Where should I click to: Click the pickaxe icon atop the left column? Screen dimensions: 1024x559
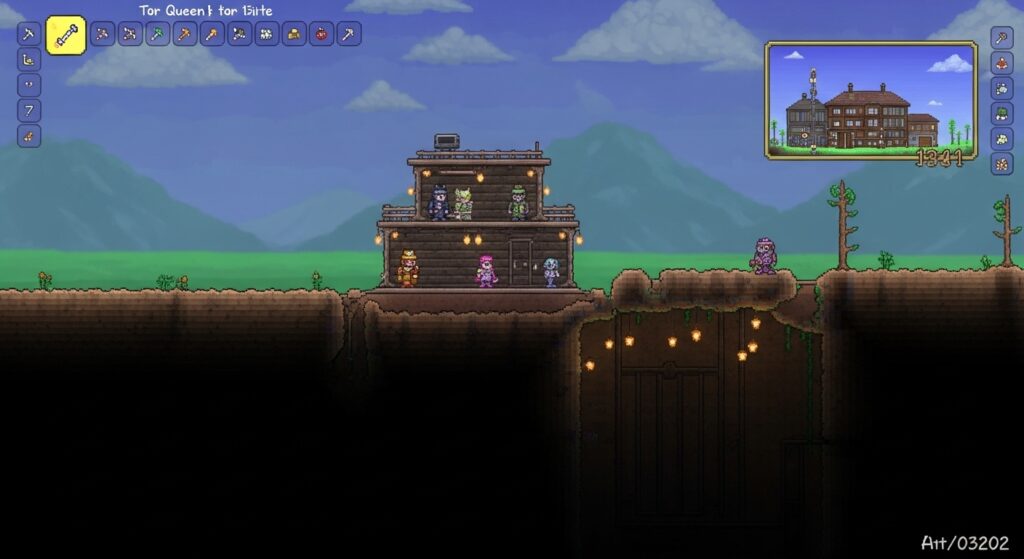point(29,34)
